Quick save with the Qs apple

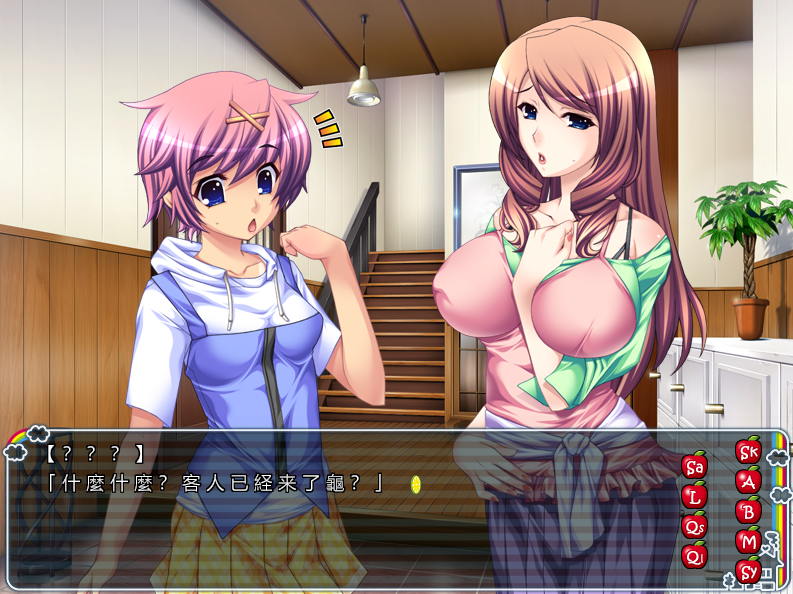pos(694,525)
